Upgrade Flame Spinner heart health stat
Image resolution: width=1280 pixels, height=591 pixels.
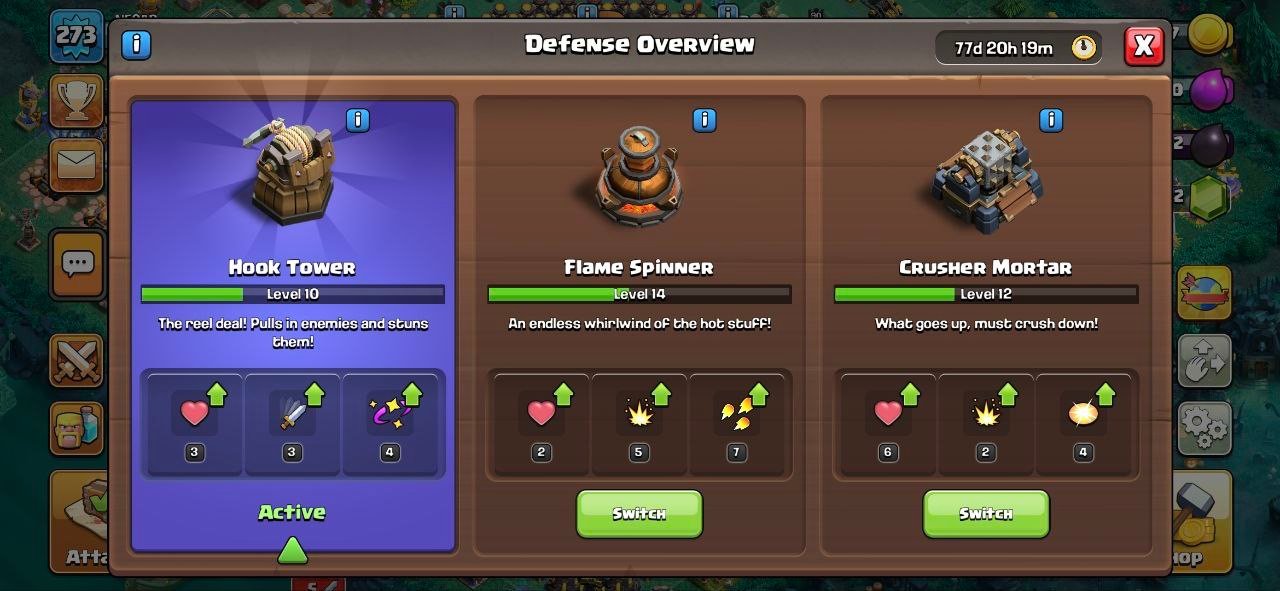[x=541, y=422]
